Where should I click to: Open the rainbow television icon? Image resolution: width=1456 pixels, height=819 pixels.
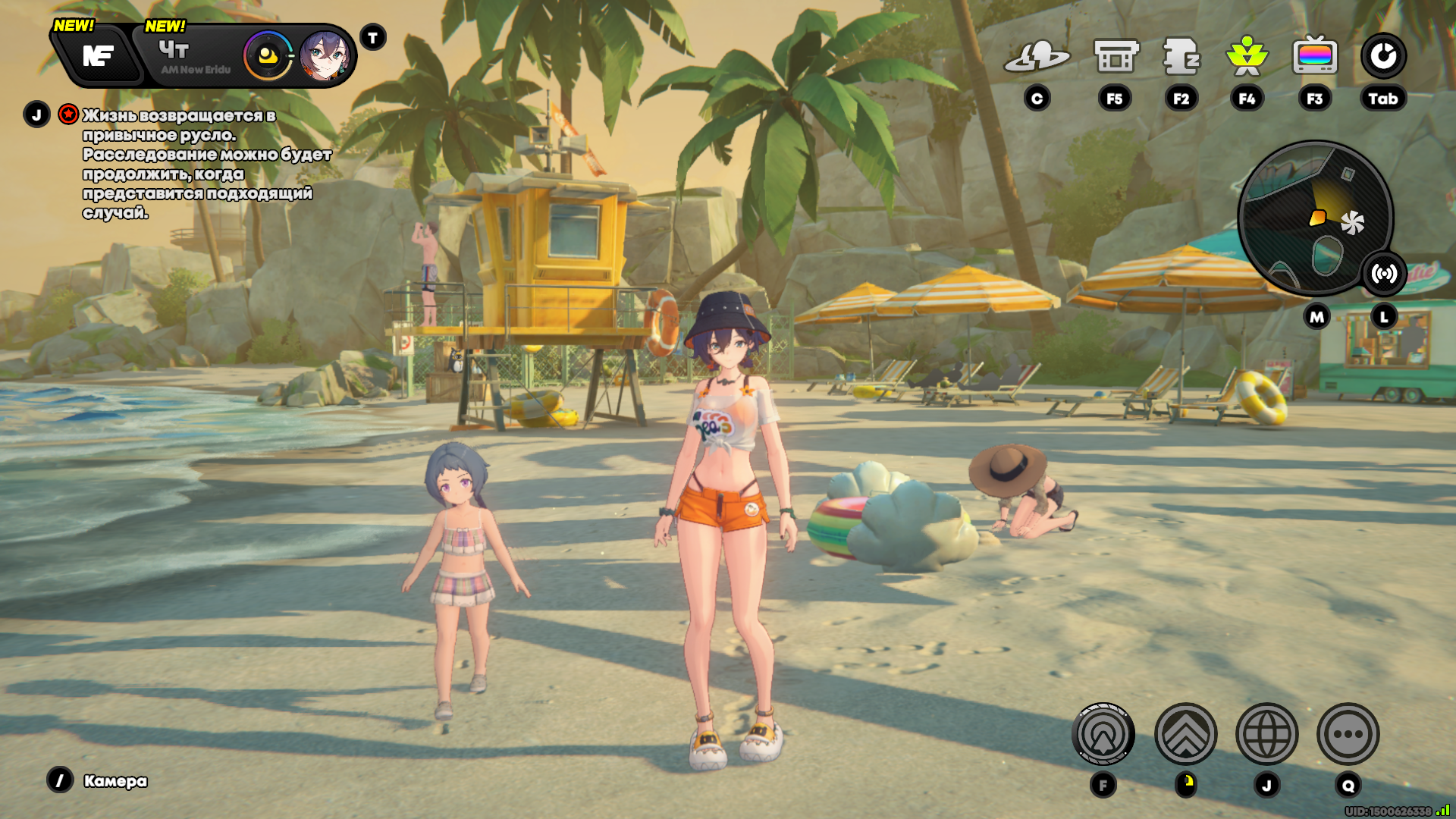(x=1315, y=56)
